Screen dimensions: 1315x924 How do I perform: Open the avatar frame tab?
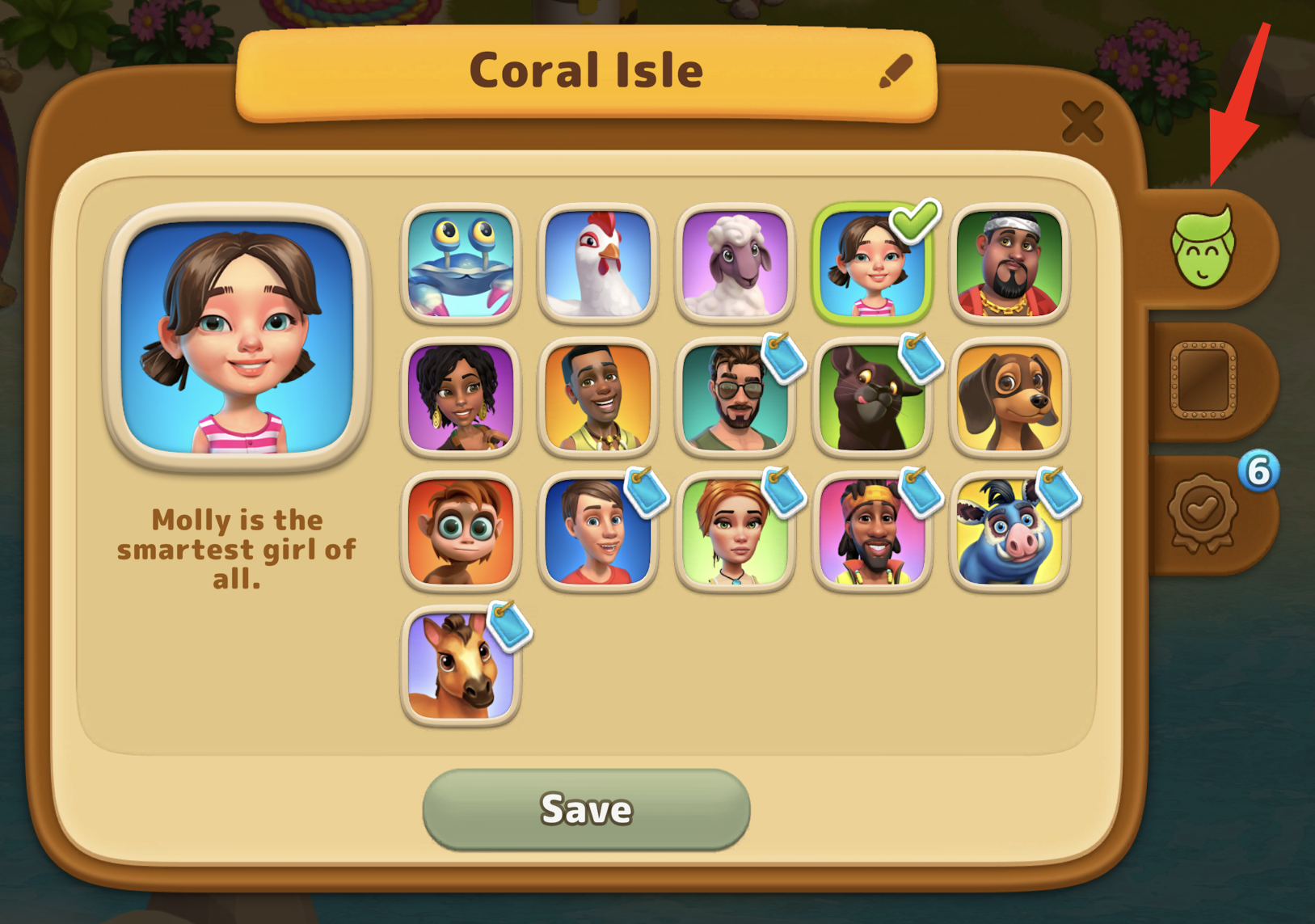(1203, 381)
